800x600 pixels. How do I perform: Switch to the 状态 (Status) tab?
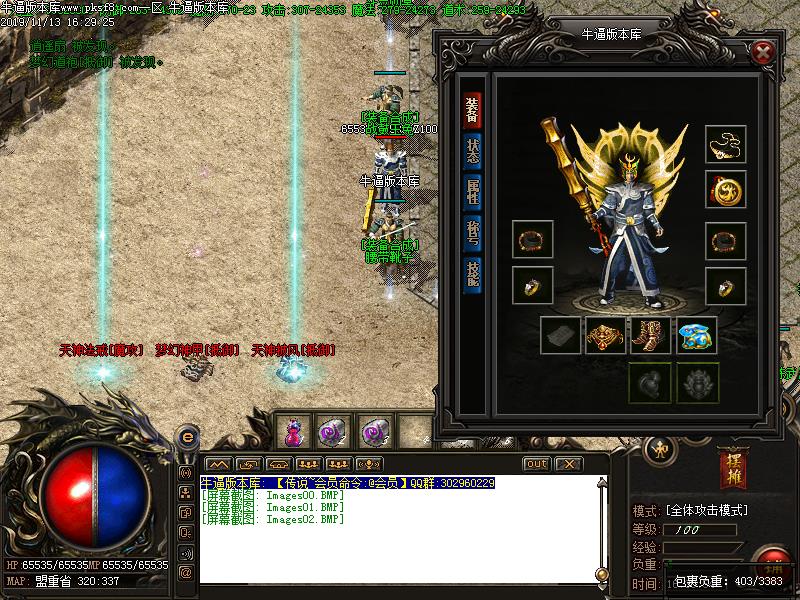472,150
